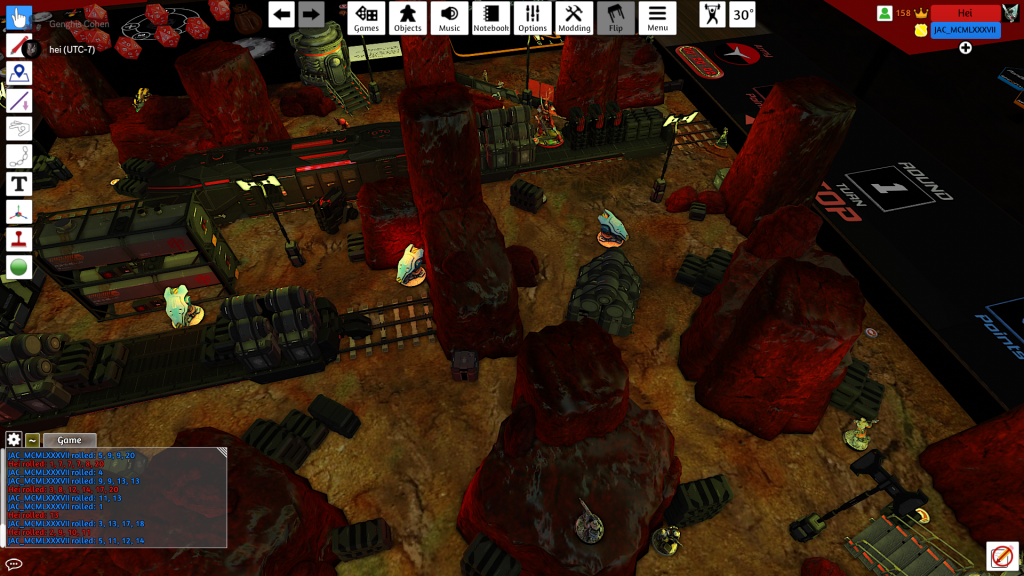The height and width of the screenshot is (576, 1024).
Task: Open the Objects menu
Action: coord(408,17)
